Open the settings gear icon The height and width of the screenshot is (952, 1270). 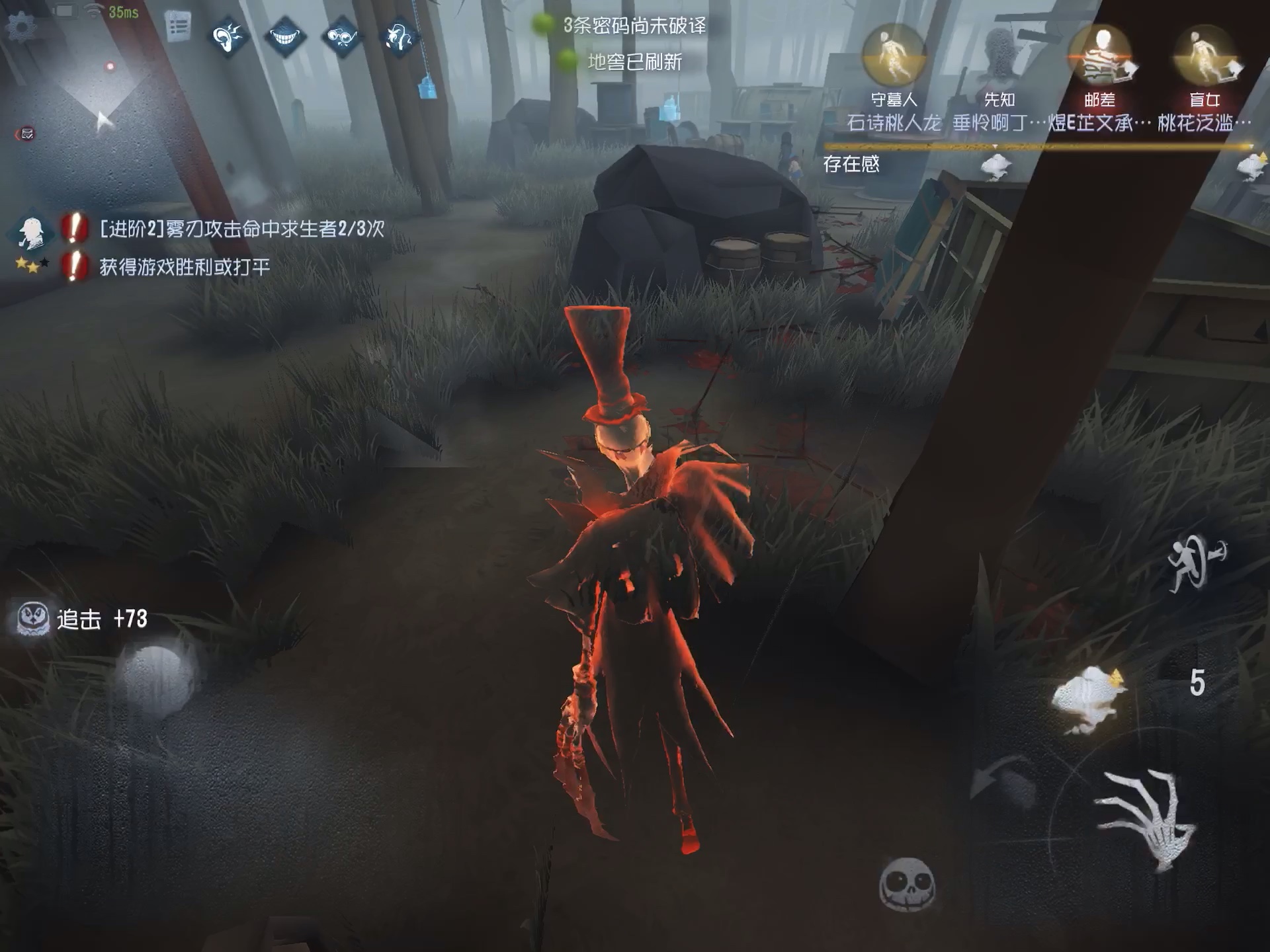22,28
